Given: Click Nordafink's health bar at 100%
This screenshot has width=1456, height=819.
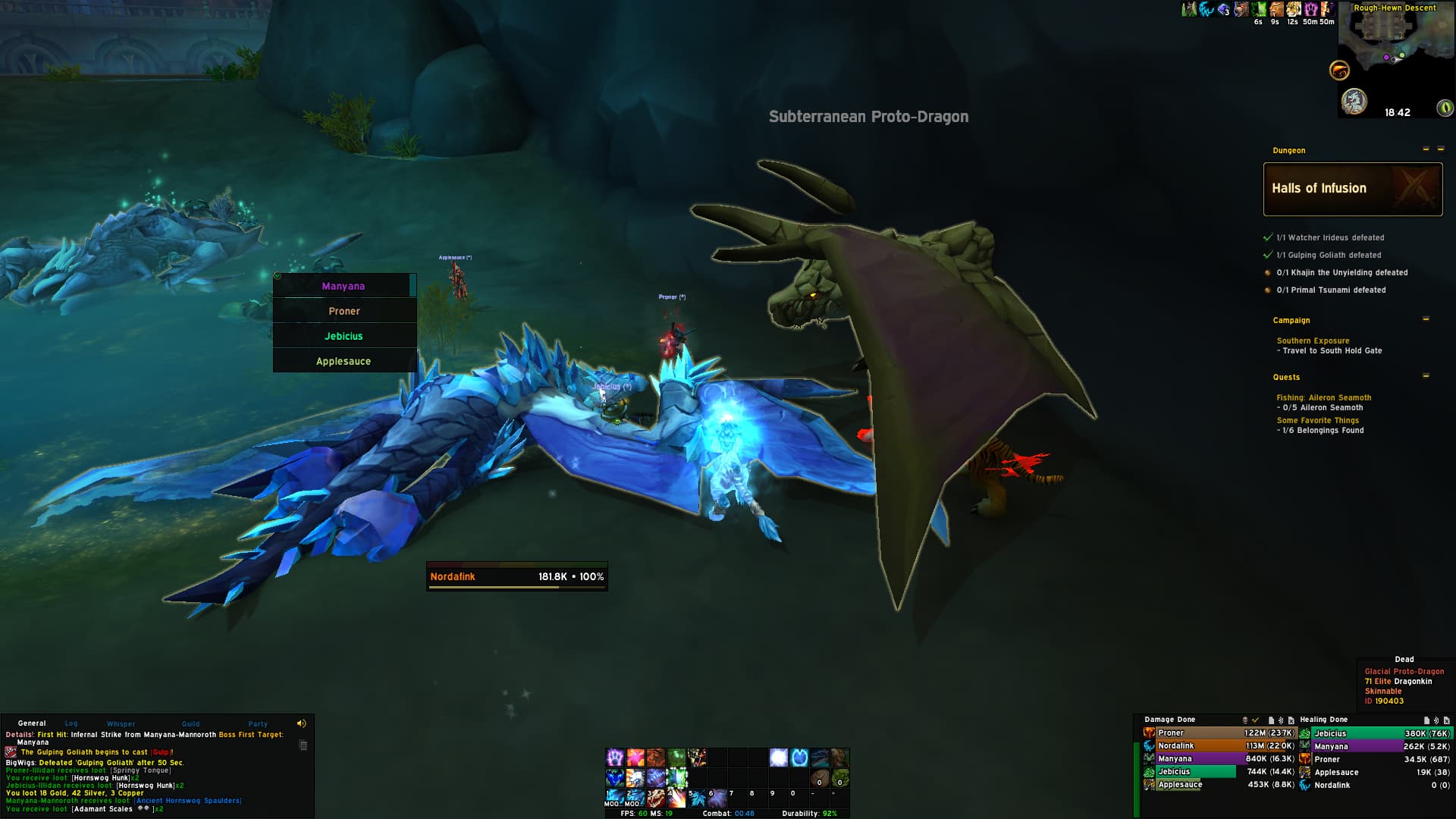Looking at the screenshot, I should (516, 576).
